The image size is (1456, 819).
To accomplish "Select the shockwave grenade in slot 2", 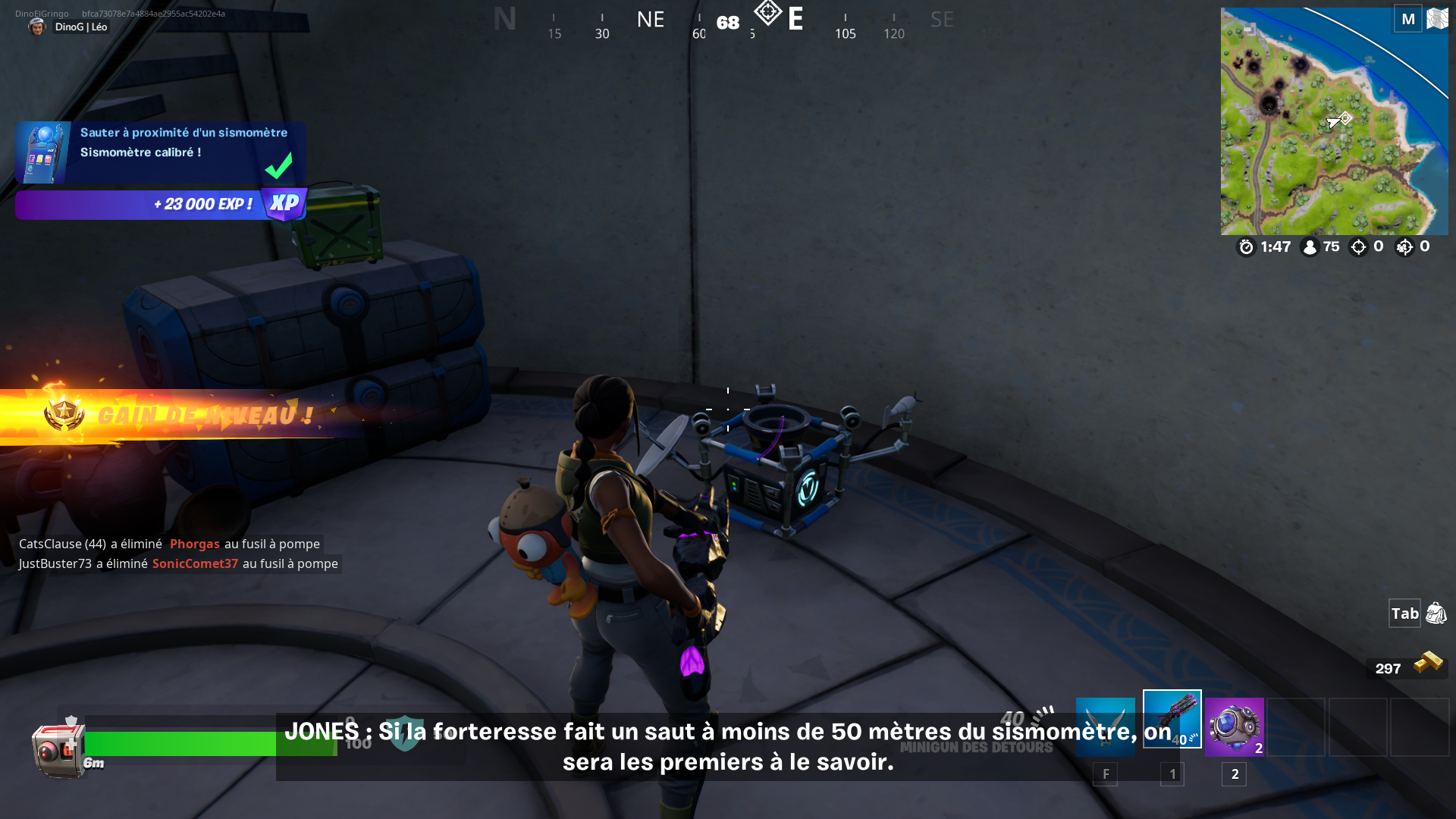I will tap(1233, 726).
